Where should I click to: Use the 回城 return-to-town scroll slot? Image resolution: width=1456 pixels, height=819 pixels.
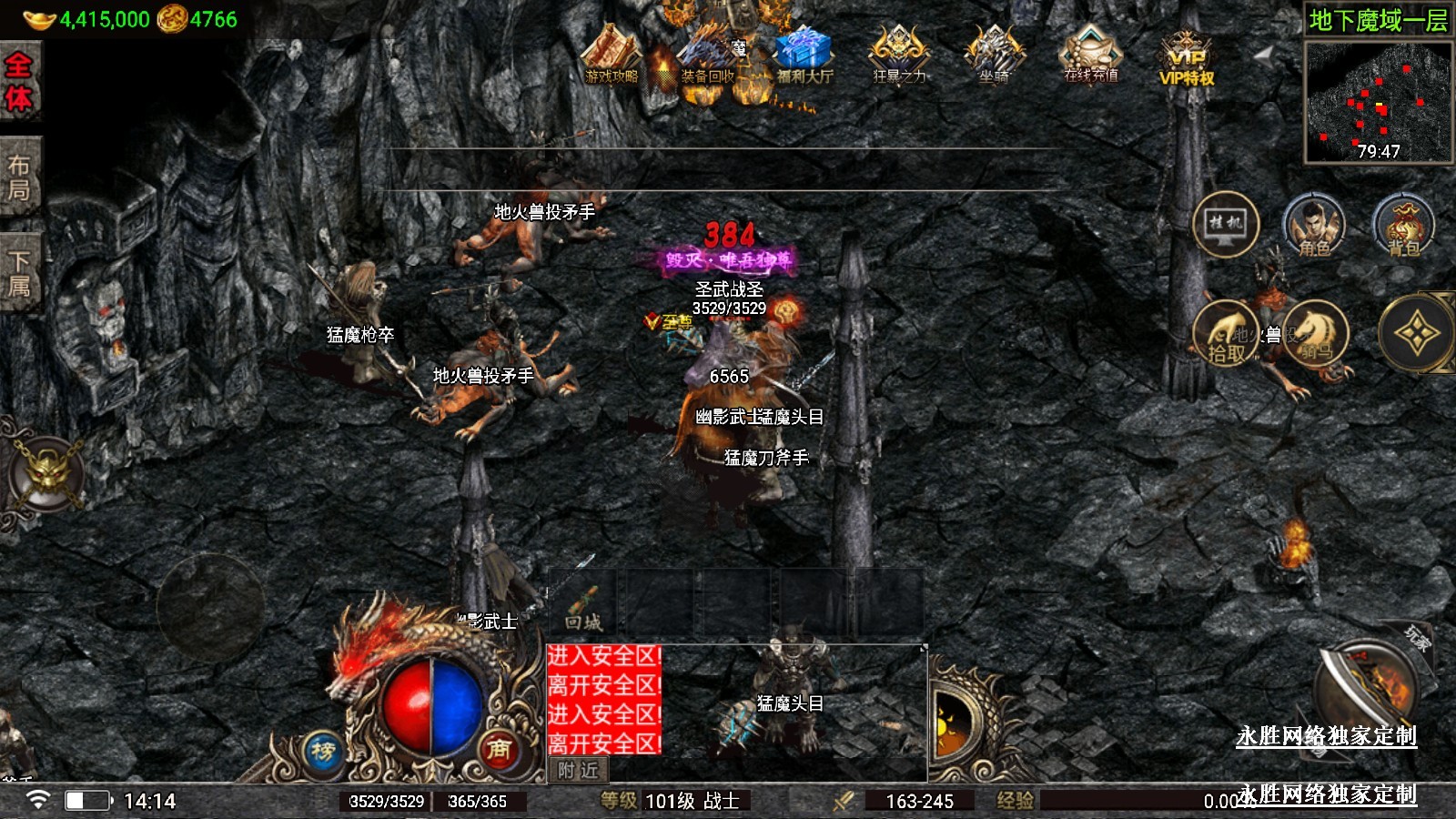click(583, 604)
